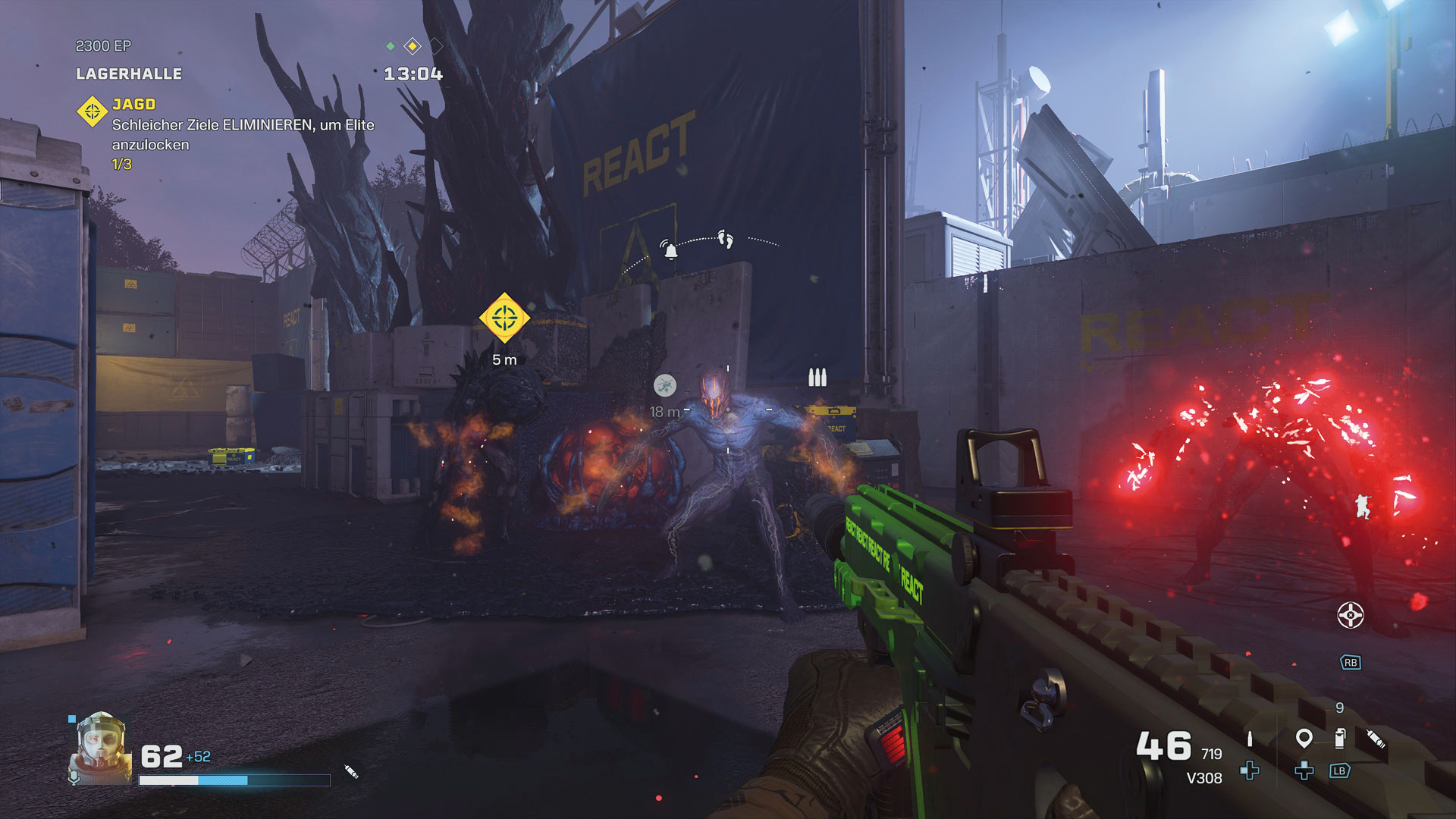The width and height of the screenshot is (1456, 819).
Task: Select the yellow objective marker showing 5 m
Action: pyautogui.click(x=504, y=318)
